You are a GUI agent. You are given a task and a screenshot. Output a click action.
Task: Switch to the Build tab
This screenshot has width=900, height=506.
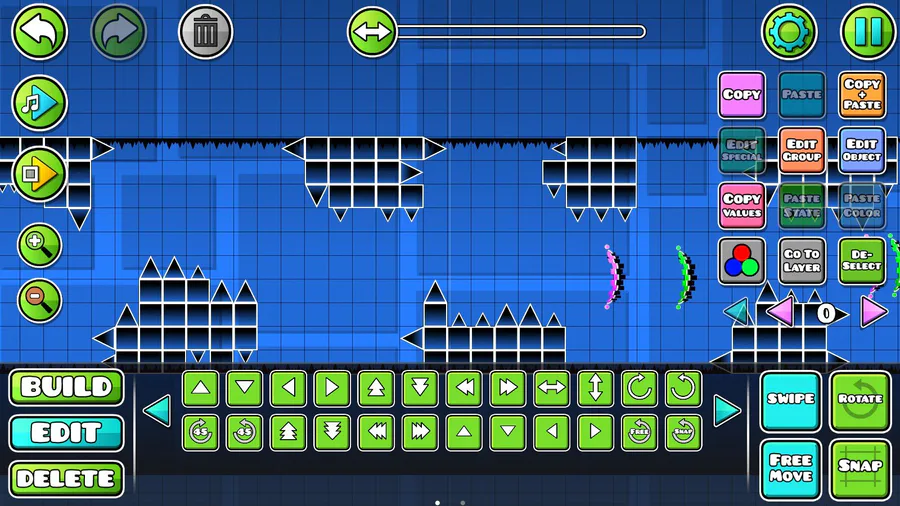[66, 388]
